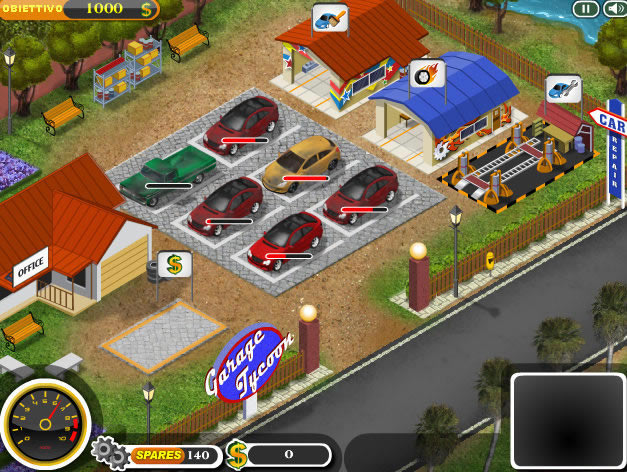Toggle the sound speaker button
Image resolution: width=627 pixels, height=472 pixels.
[x=609, y=9]
